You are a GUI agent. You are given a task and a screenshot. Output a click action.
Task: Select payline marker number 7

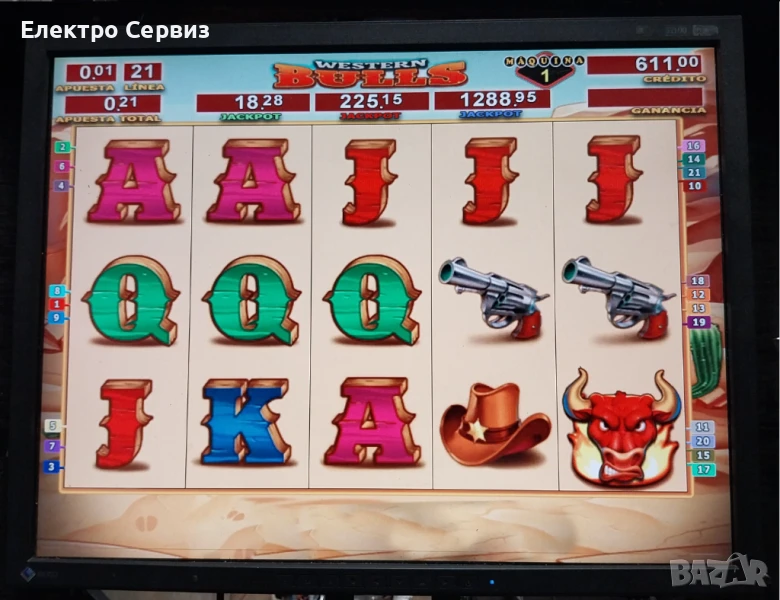(52, 446)
